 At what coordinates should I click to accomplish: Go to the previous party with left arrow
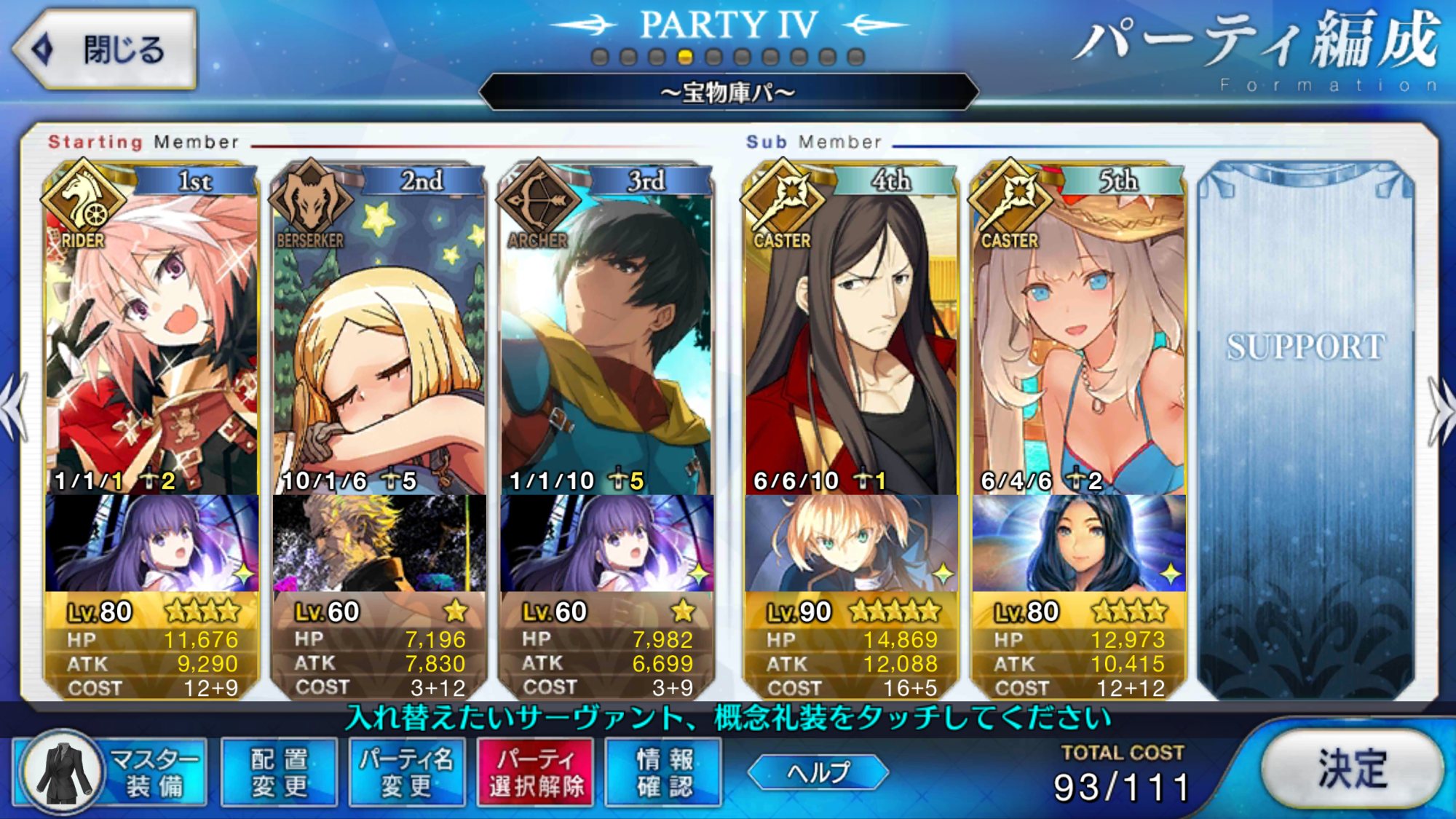15,408
